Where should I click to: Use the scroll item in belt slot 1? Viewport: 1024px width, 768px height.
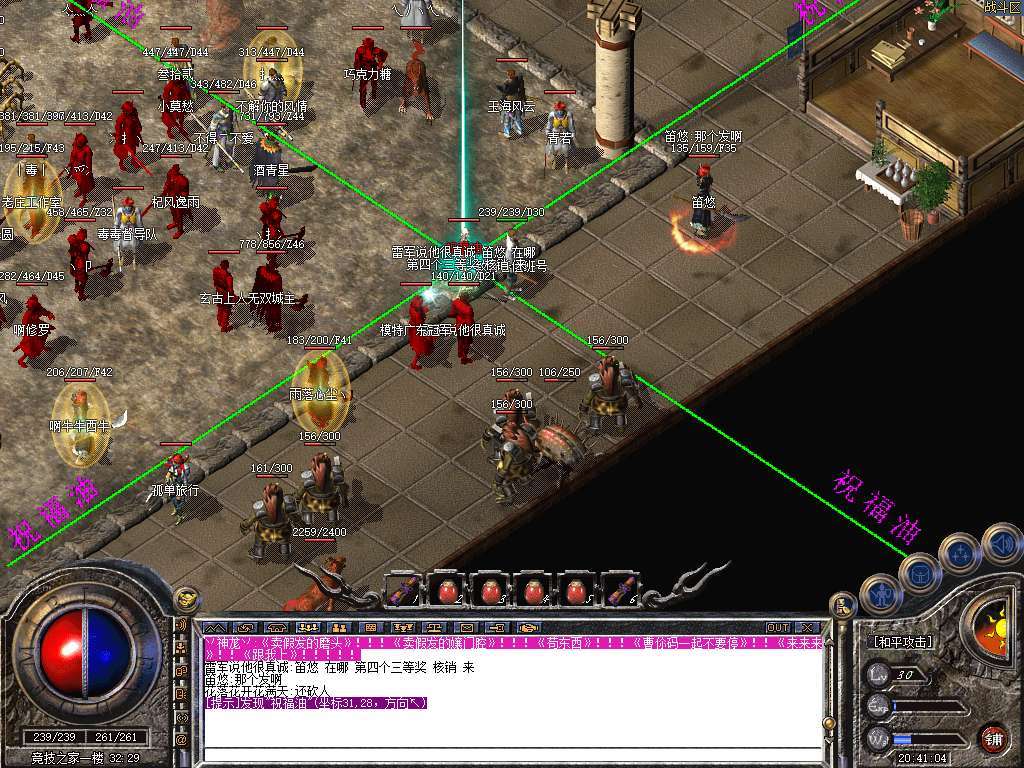[x=403, y=590]
